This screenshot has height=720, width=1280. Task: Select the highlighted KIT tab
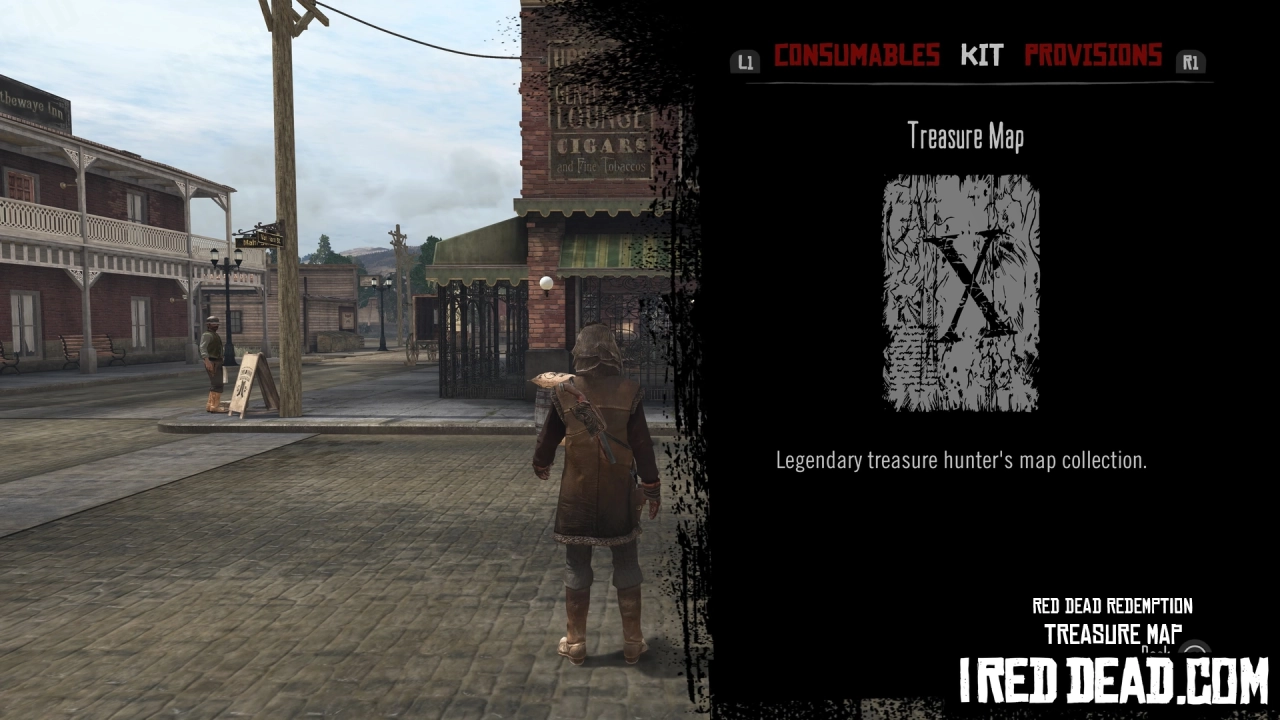coord(981,56)
